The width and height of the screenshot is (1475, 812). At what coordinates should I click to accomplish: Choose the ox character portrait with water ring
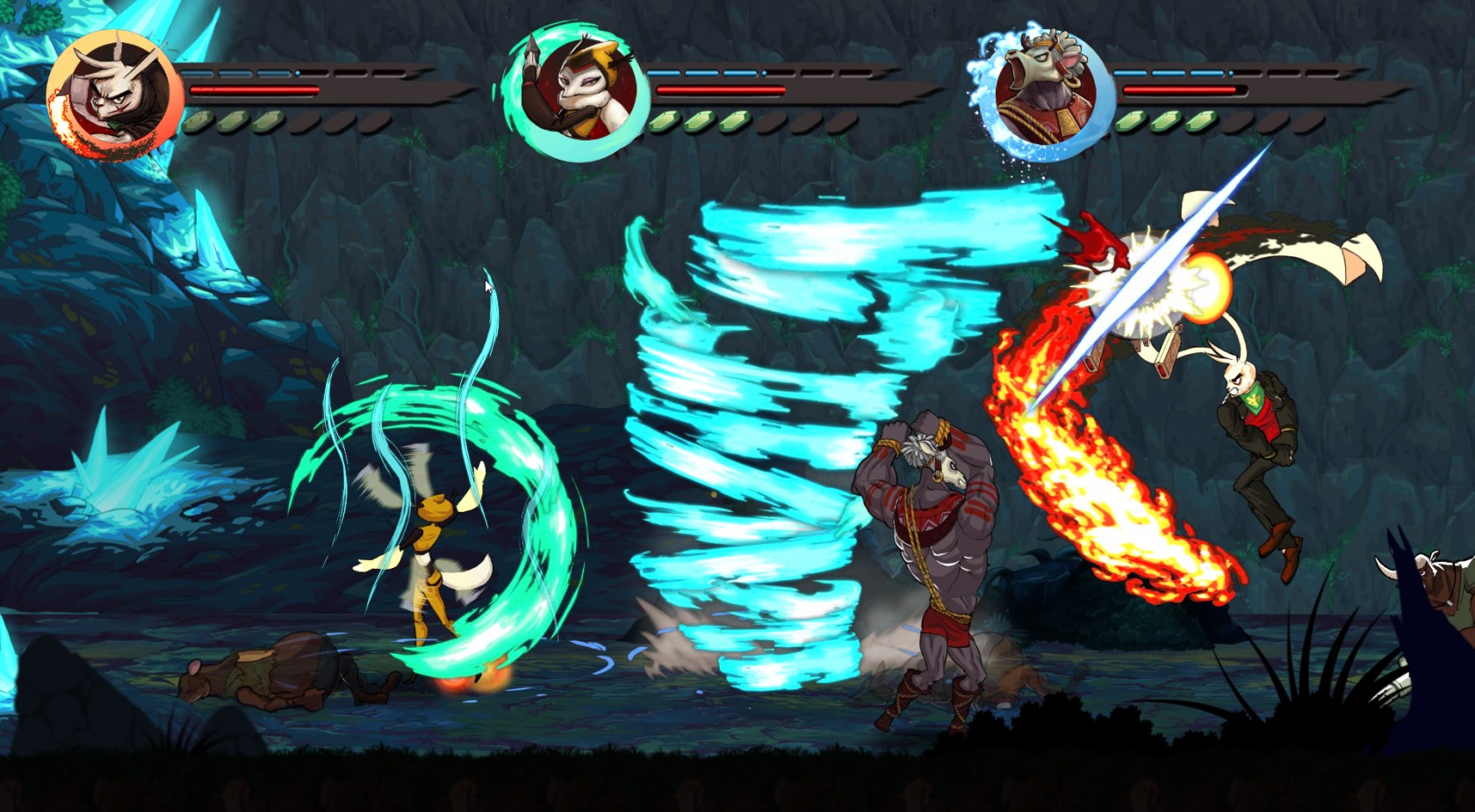point(1044,92)
